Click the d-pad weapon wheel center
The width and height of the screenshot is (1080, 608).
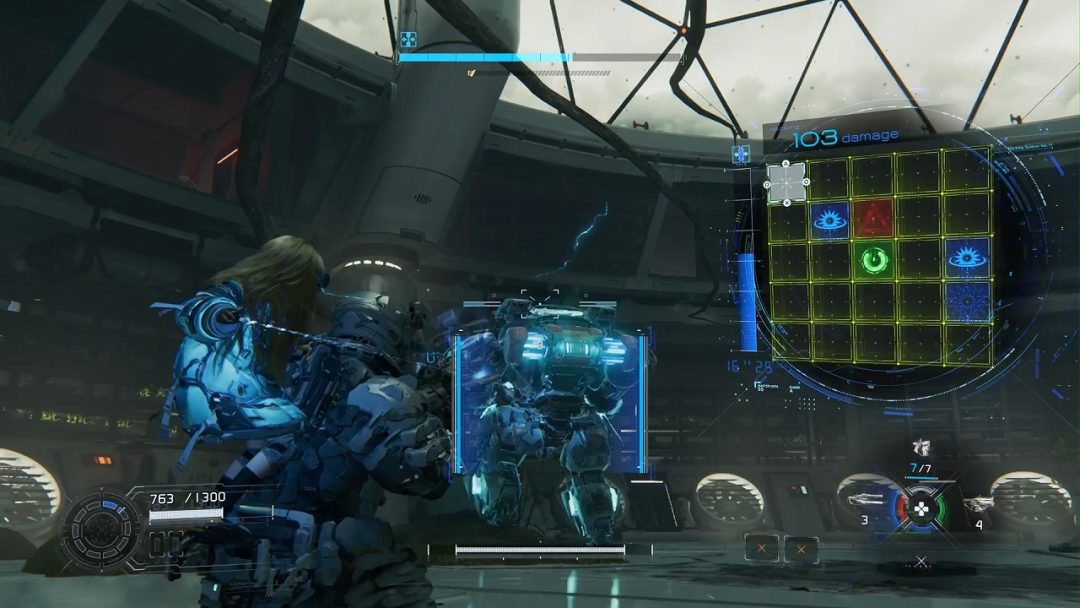click(x=922, y=508)
